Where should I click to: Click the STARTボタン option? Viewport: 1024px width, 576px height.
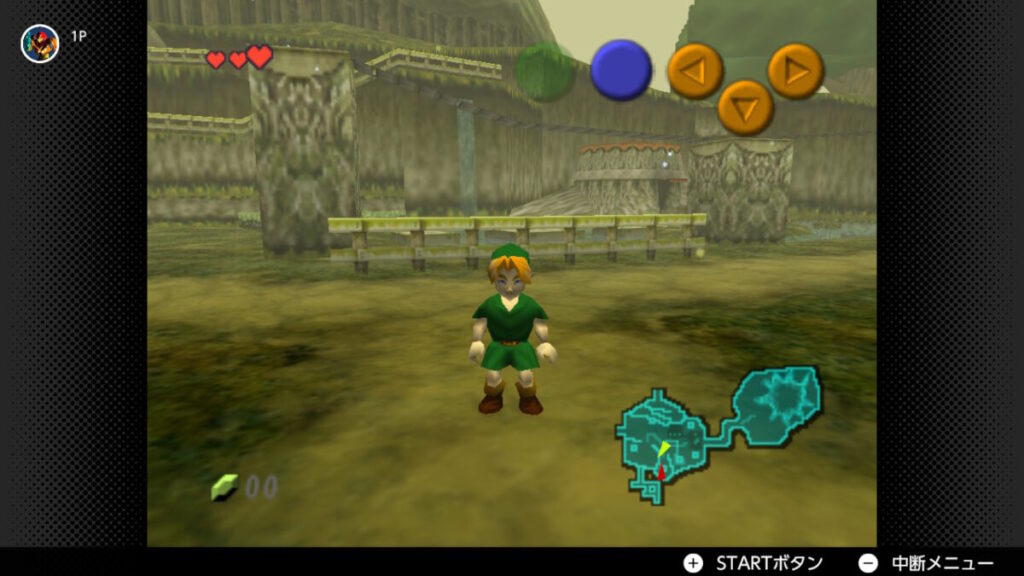pyautogui.click(x=754, y=563)
